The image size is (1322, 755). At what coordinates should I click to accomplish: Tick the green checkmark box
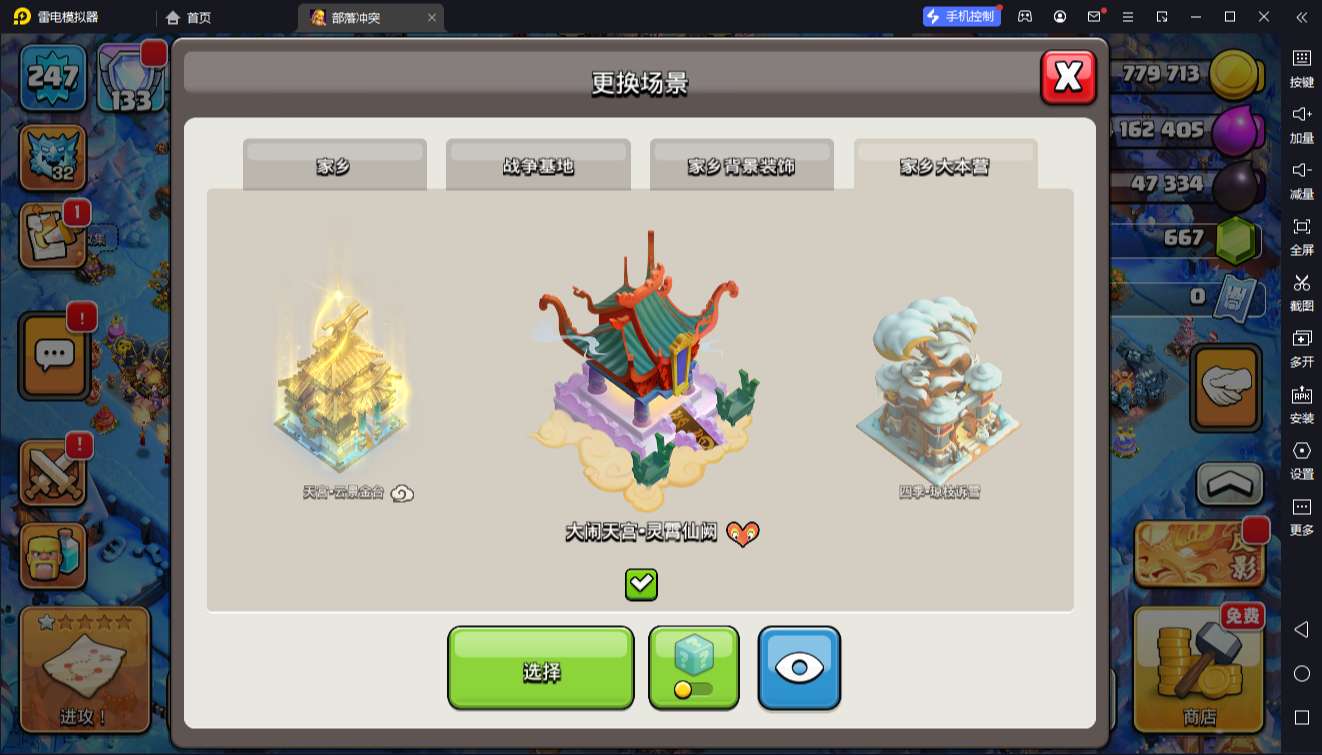pos(641,584)
